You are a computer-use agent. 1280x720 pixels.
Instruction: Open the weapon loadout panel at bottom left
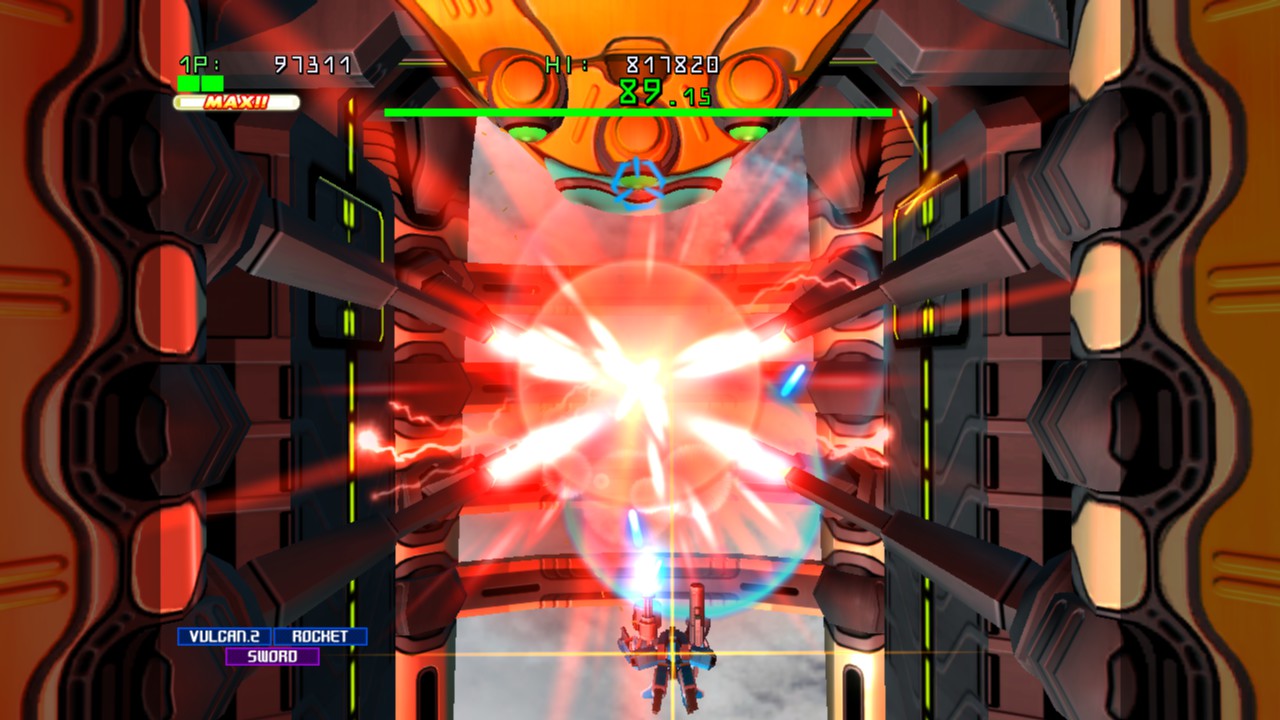[270, 645]
